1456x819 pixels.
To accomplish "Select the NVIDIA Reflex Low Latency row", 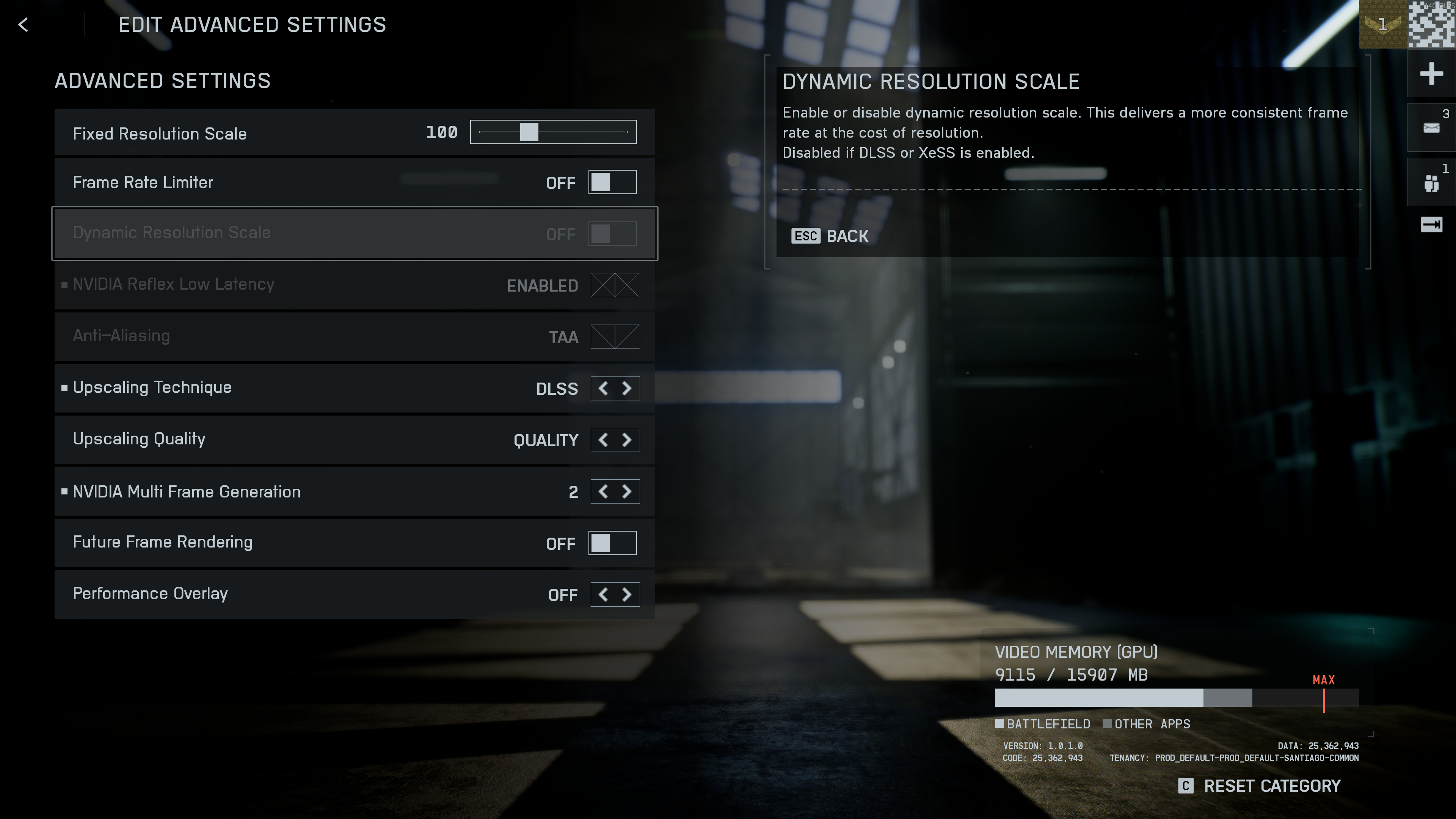I will click(x=355, y=285).
